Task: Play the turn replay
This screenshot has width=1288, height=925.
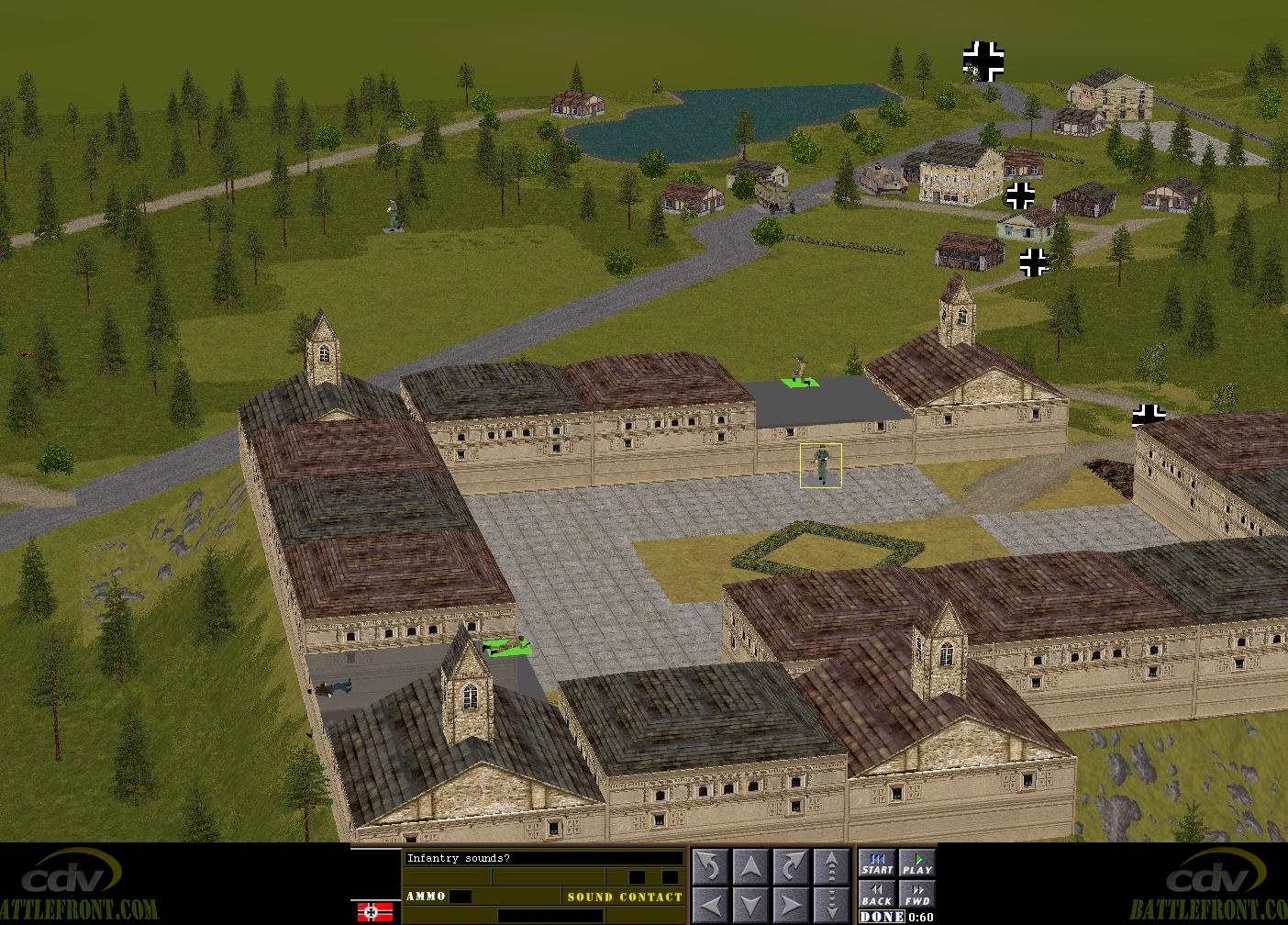Action: (x=916, y=864)
